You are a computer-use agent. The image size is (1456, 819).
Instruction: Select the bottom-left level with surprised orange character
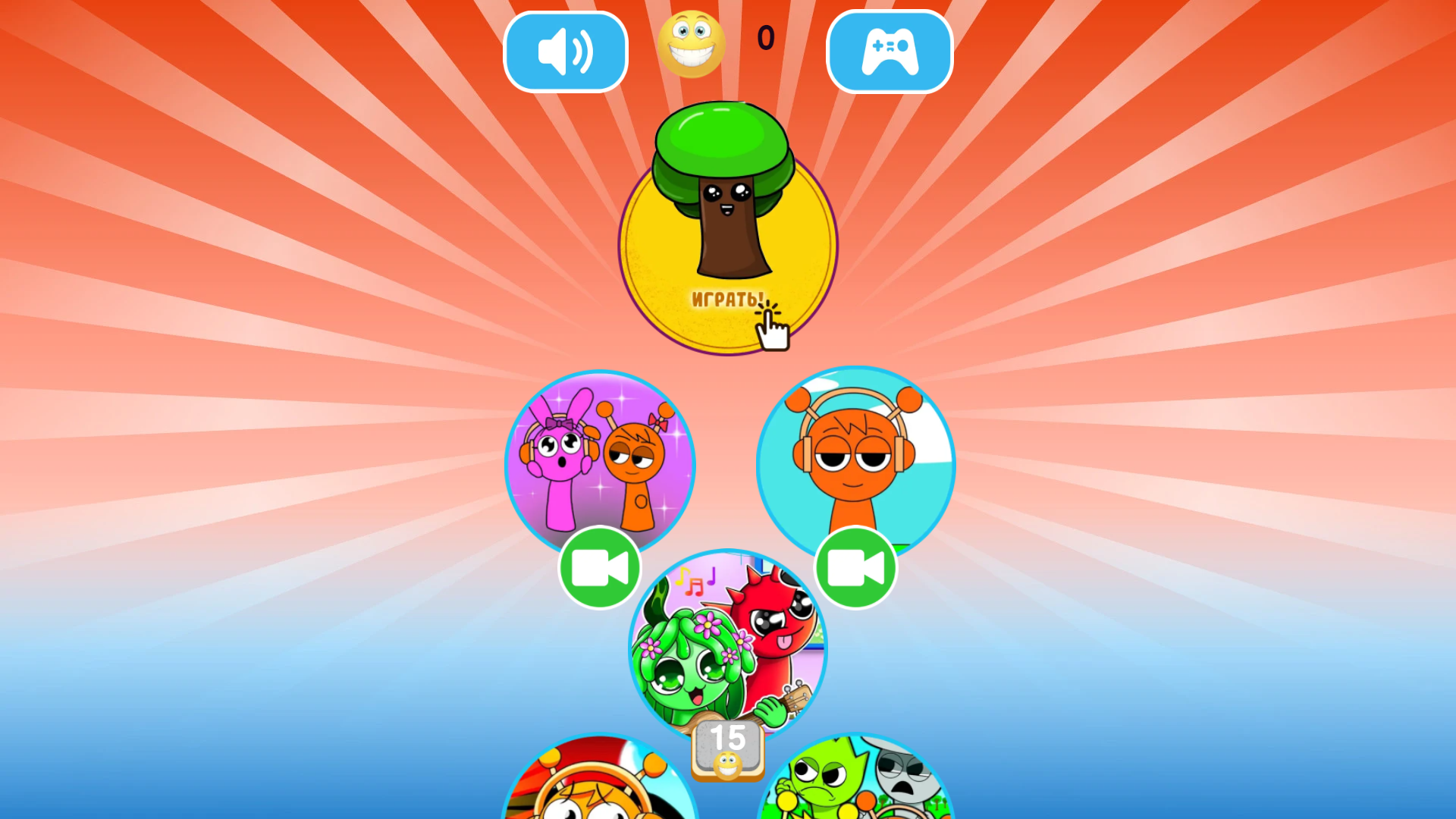click(x=599, y=789)
